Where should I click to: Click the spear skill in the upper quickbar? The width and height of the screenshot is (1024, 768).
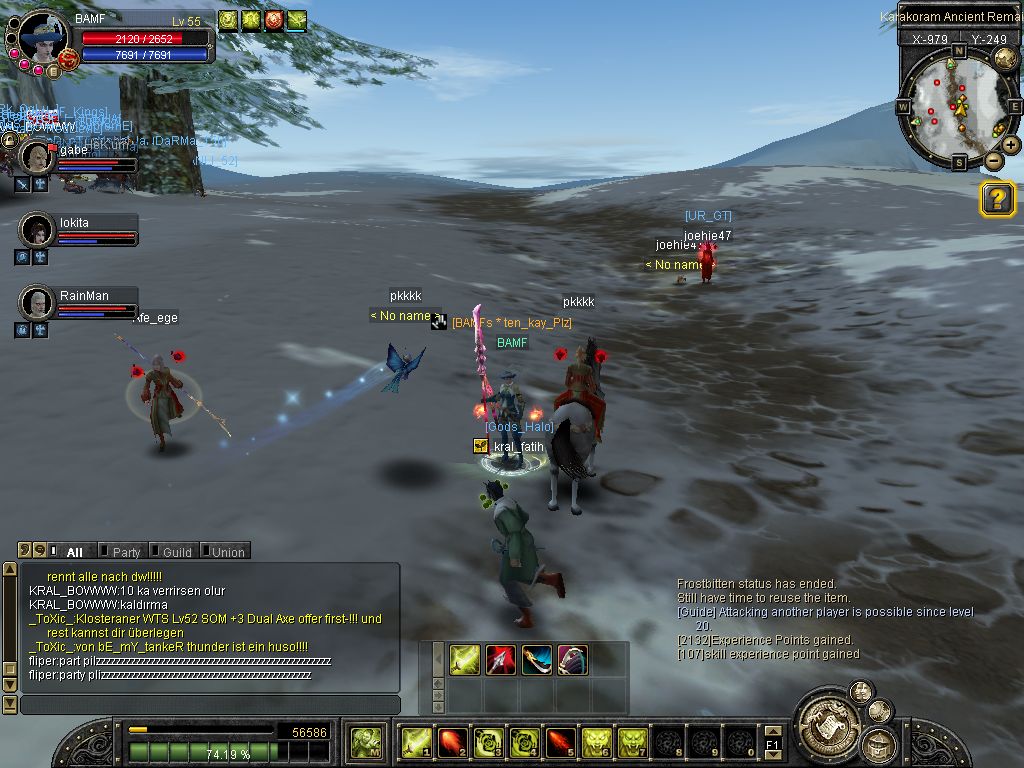click(501, 660)
